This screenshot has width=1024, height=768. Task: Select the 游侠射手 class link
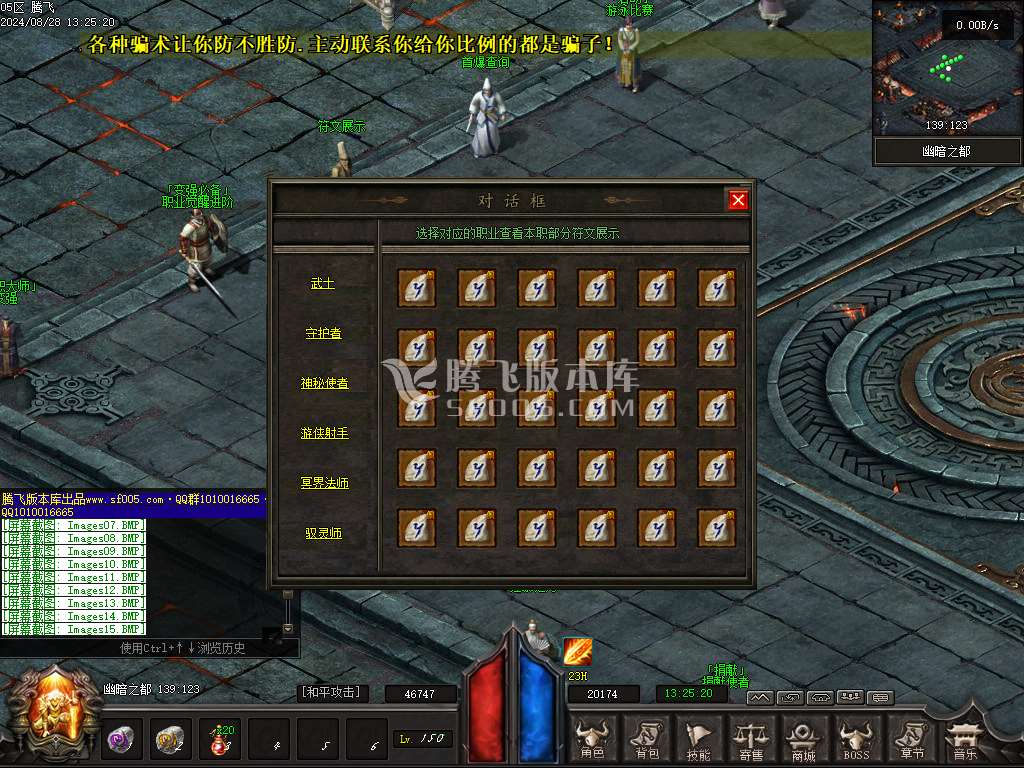click(324, 433)
